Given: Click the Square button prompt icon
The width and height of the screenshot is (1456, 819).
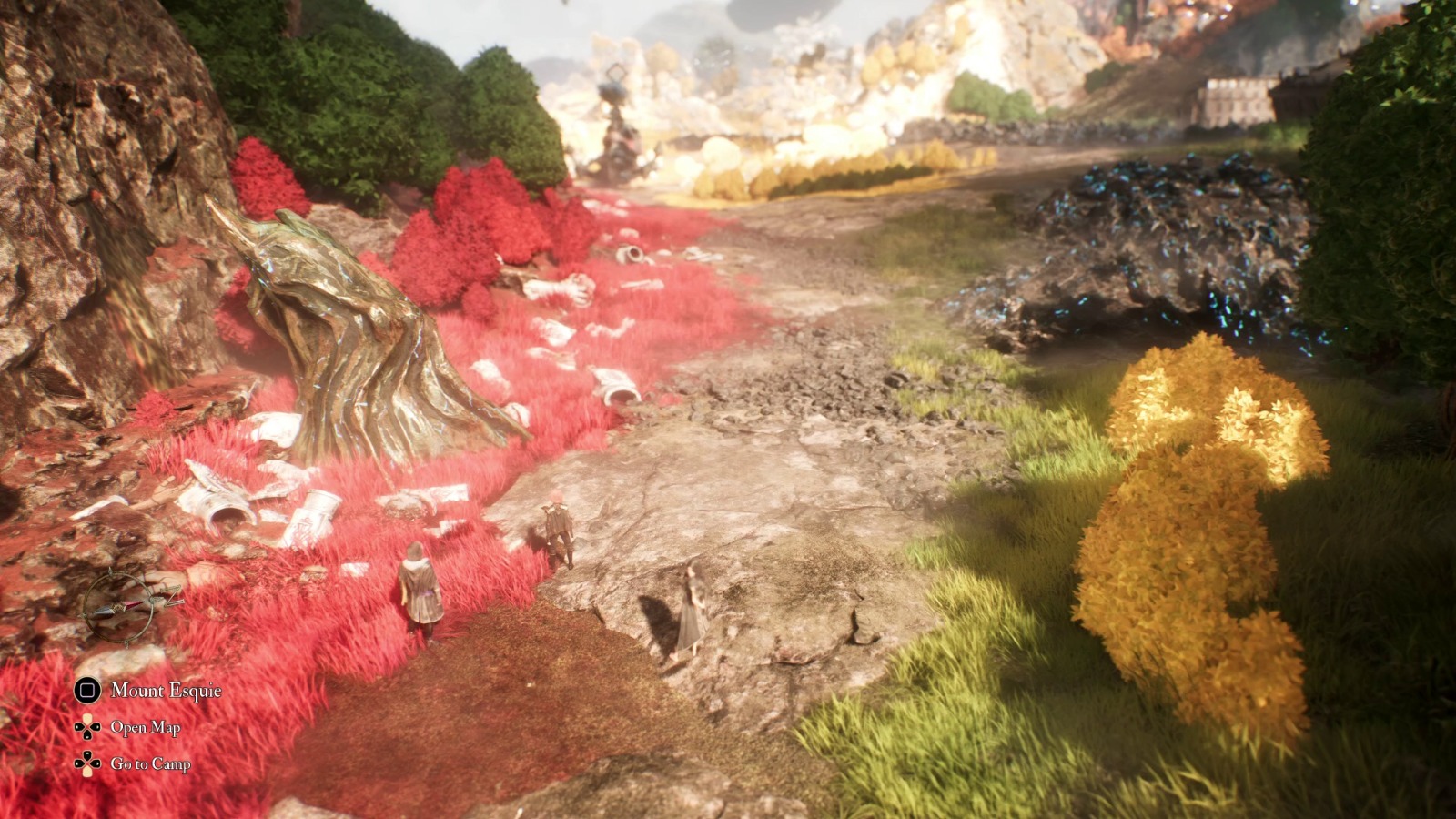Looking at the screenshot, I should pyautogui.click(x=86, y=691).
